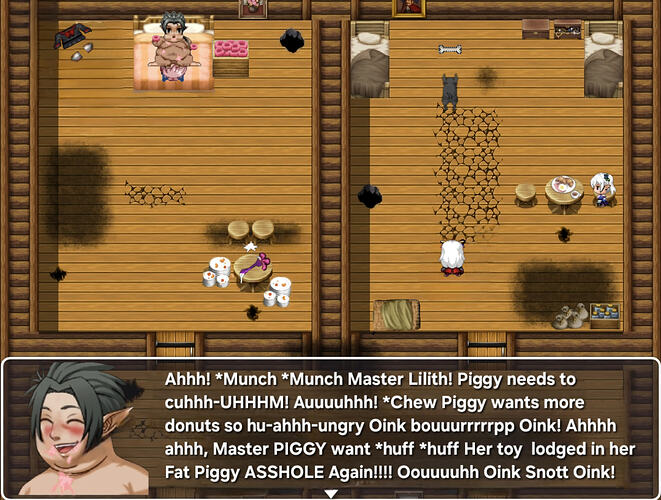
Task: Advance the text in the message window
Action: coord(400,428)
